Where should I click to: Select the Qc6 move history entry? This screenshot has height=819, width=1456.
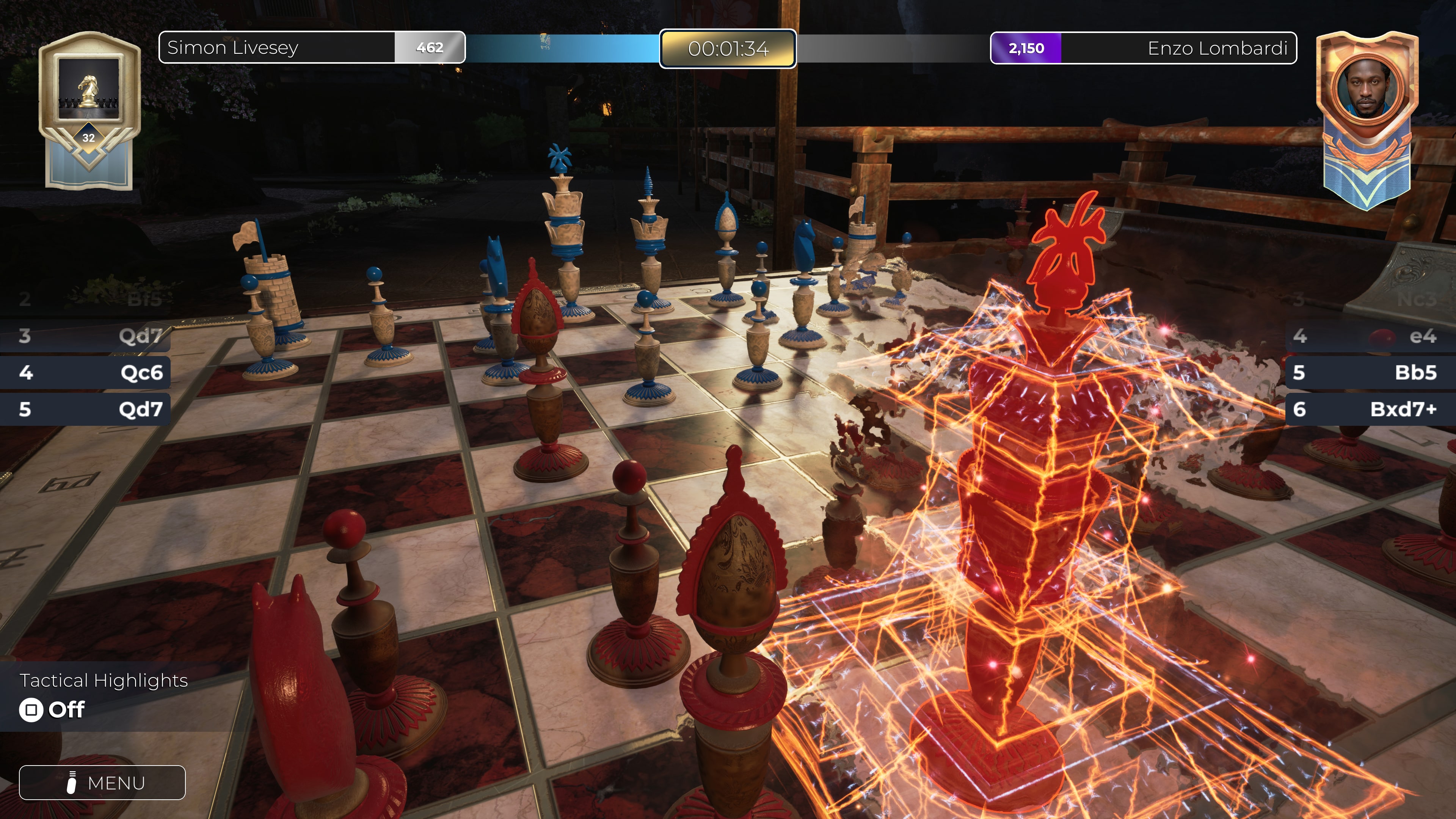[85, 373]
